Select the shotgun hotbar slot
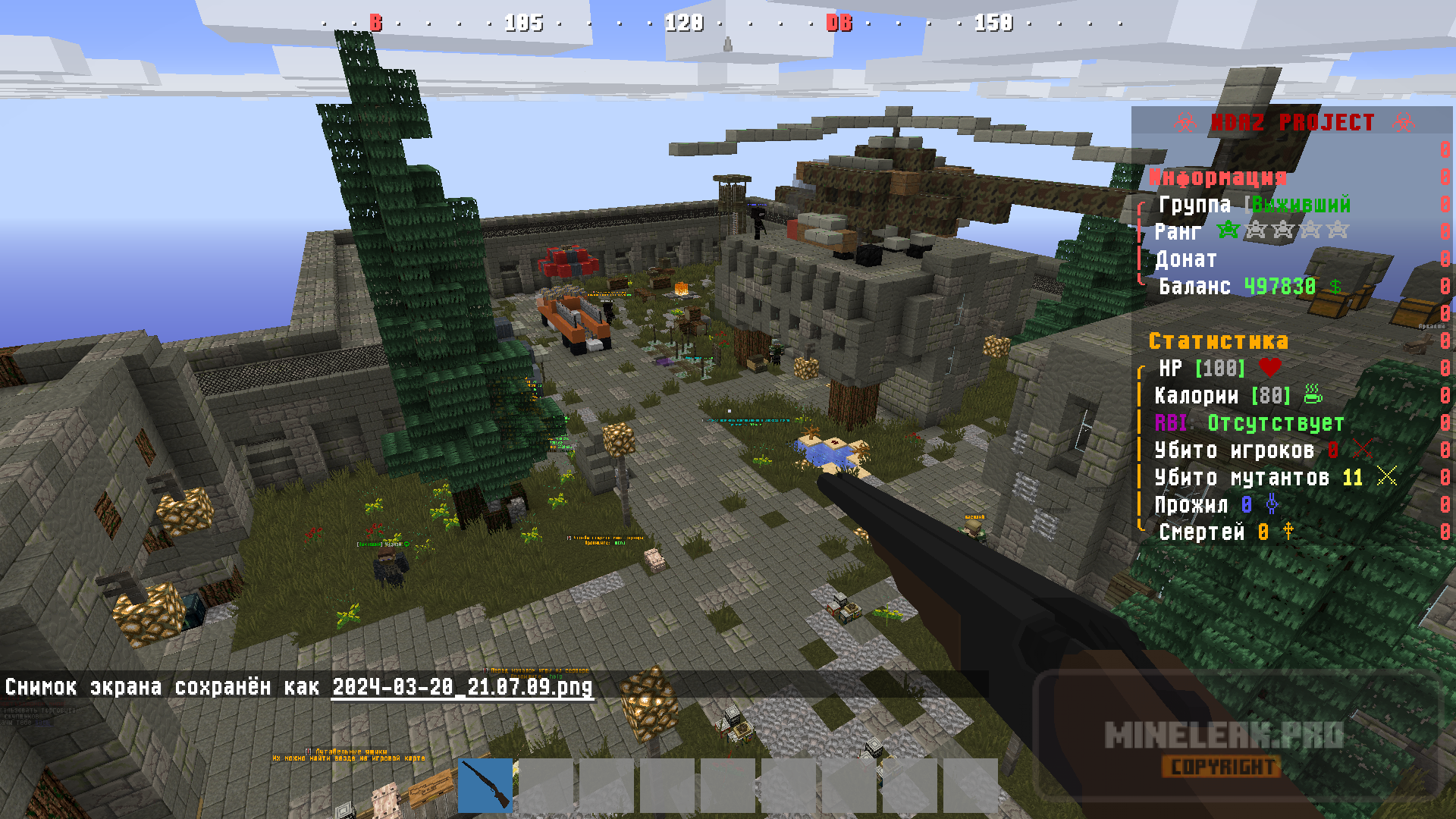Viewport: 1456px width, 819px height. (x=485, y=785)
